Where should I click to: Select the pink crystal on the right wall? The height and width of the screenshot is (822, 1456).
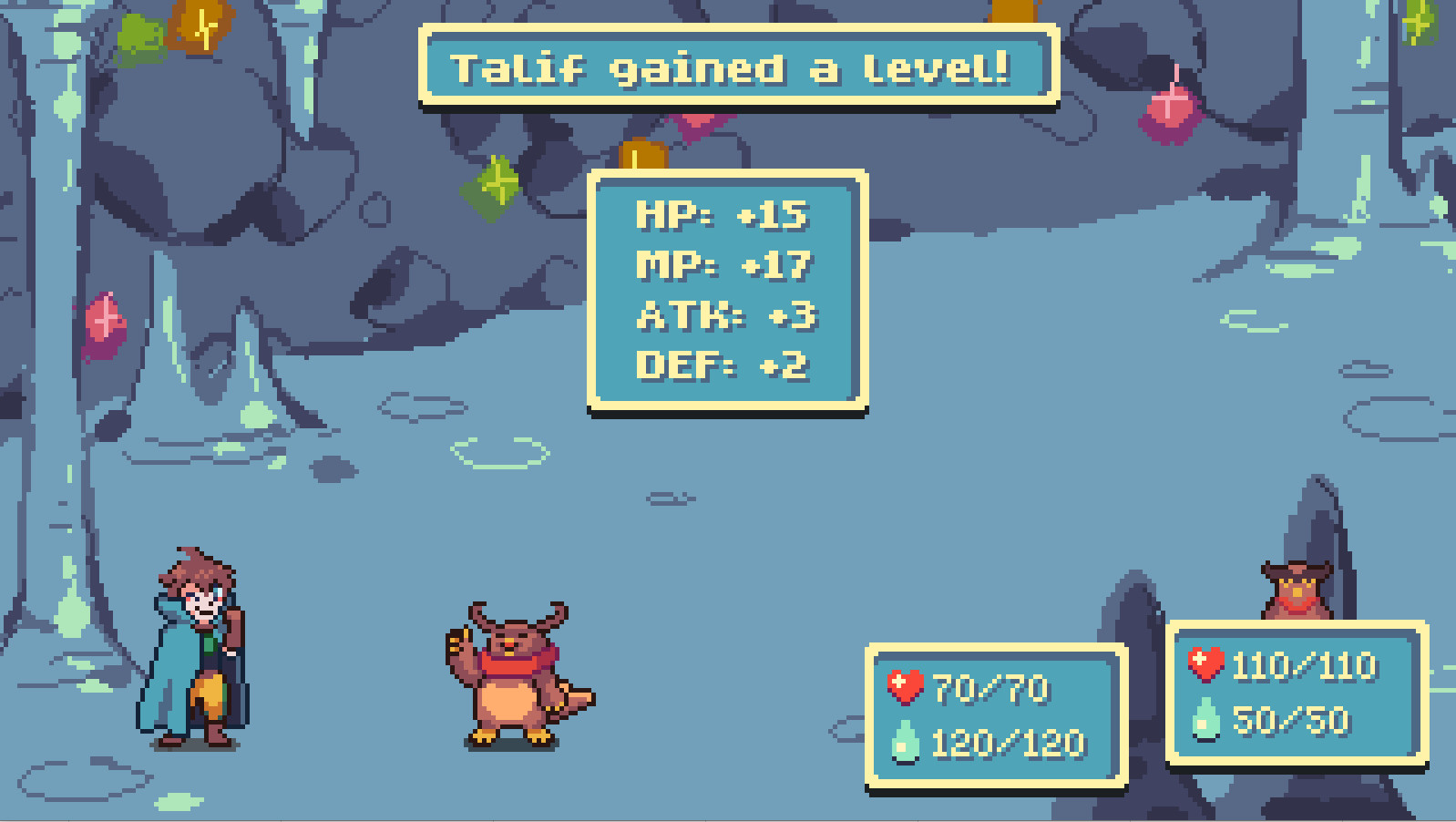tap(1168, 111)
